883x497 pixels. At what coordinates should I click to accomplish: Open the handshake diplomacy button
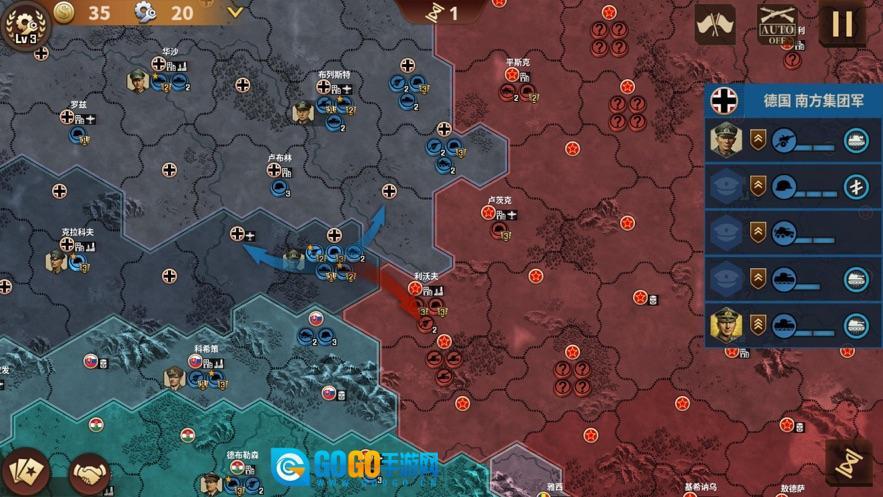click(90, 471)
